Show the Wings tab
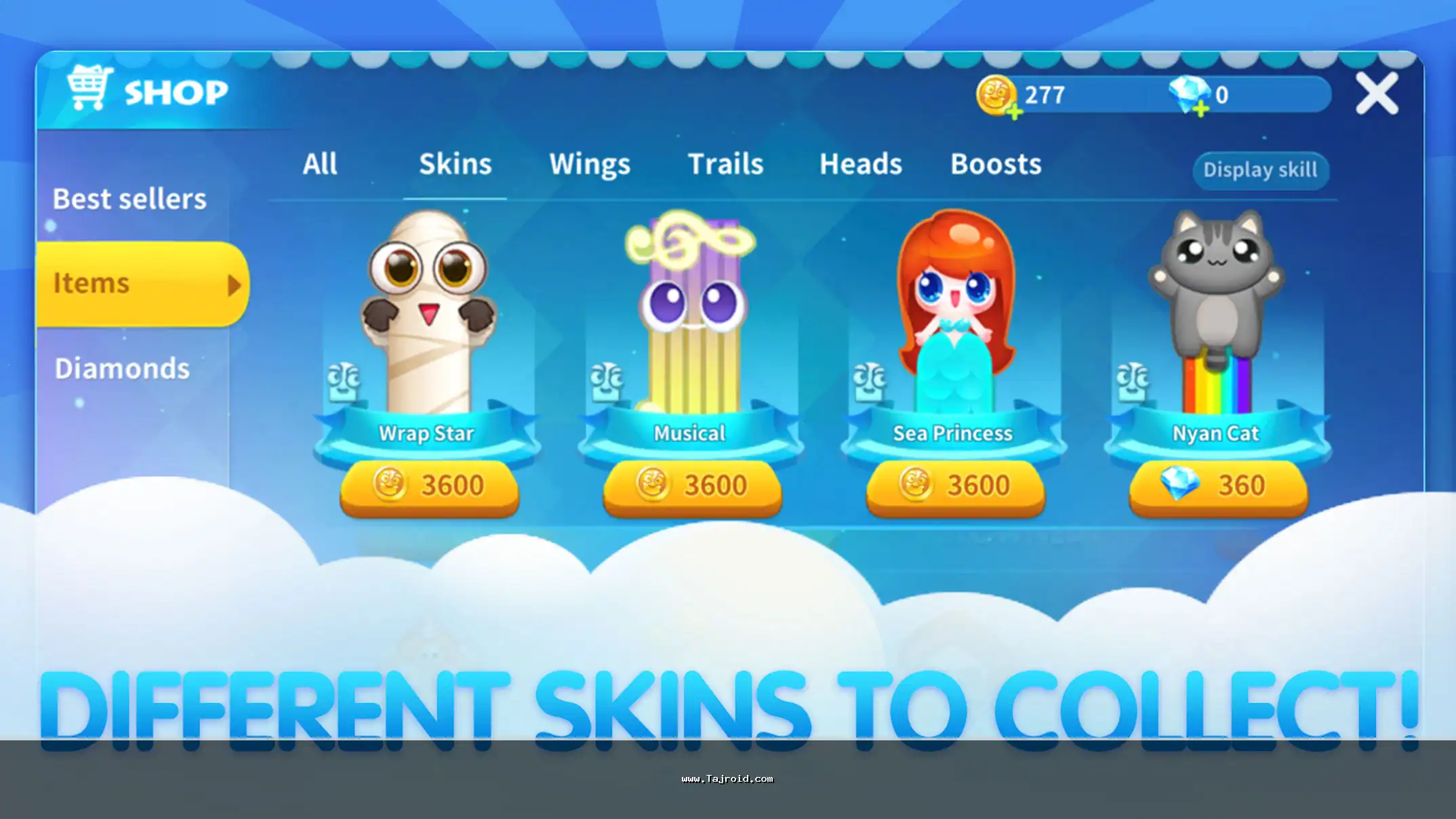 click(590, 164)
